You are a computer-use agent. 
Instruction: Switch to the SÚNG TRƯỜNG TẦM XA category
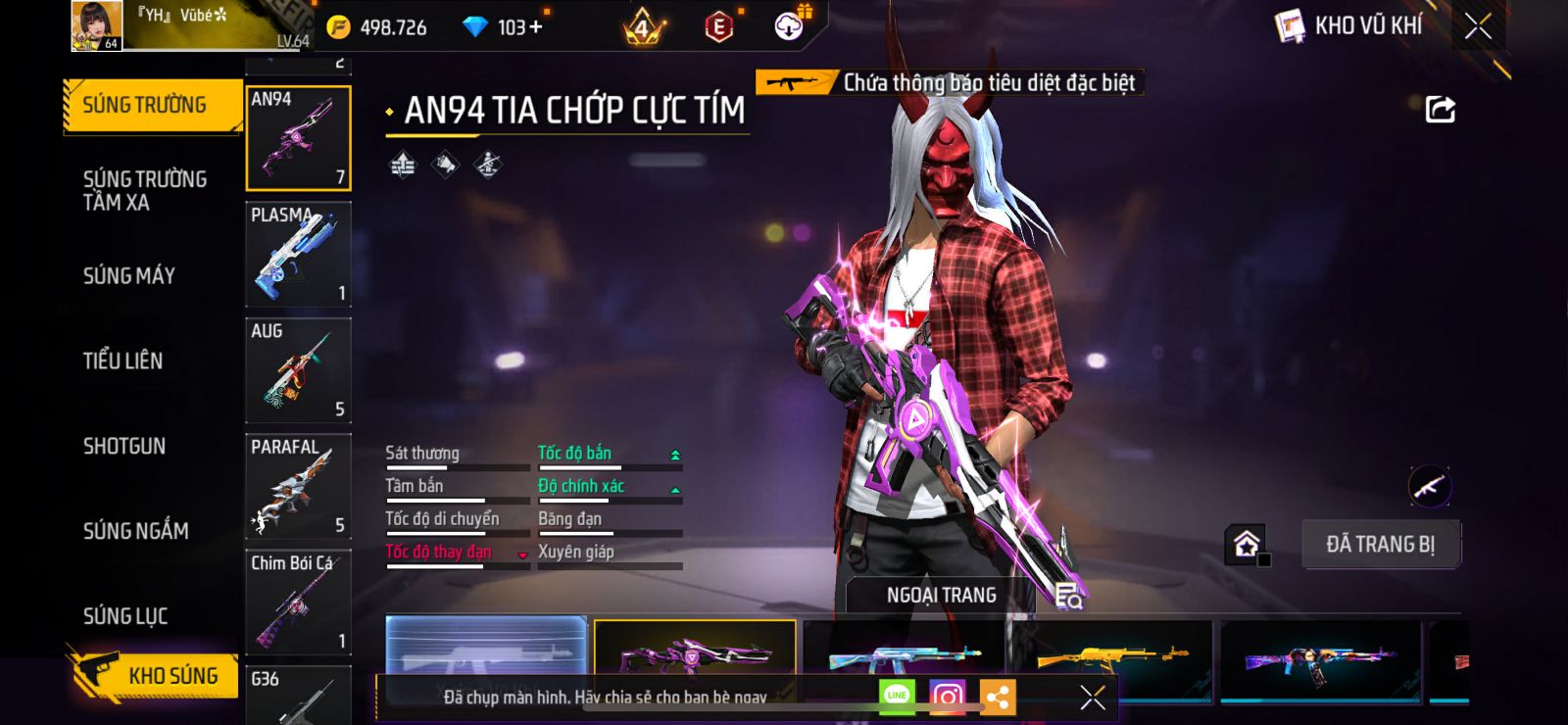[x=145, y=190]
